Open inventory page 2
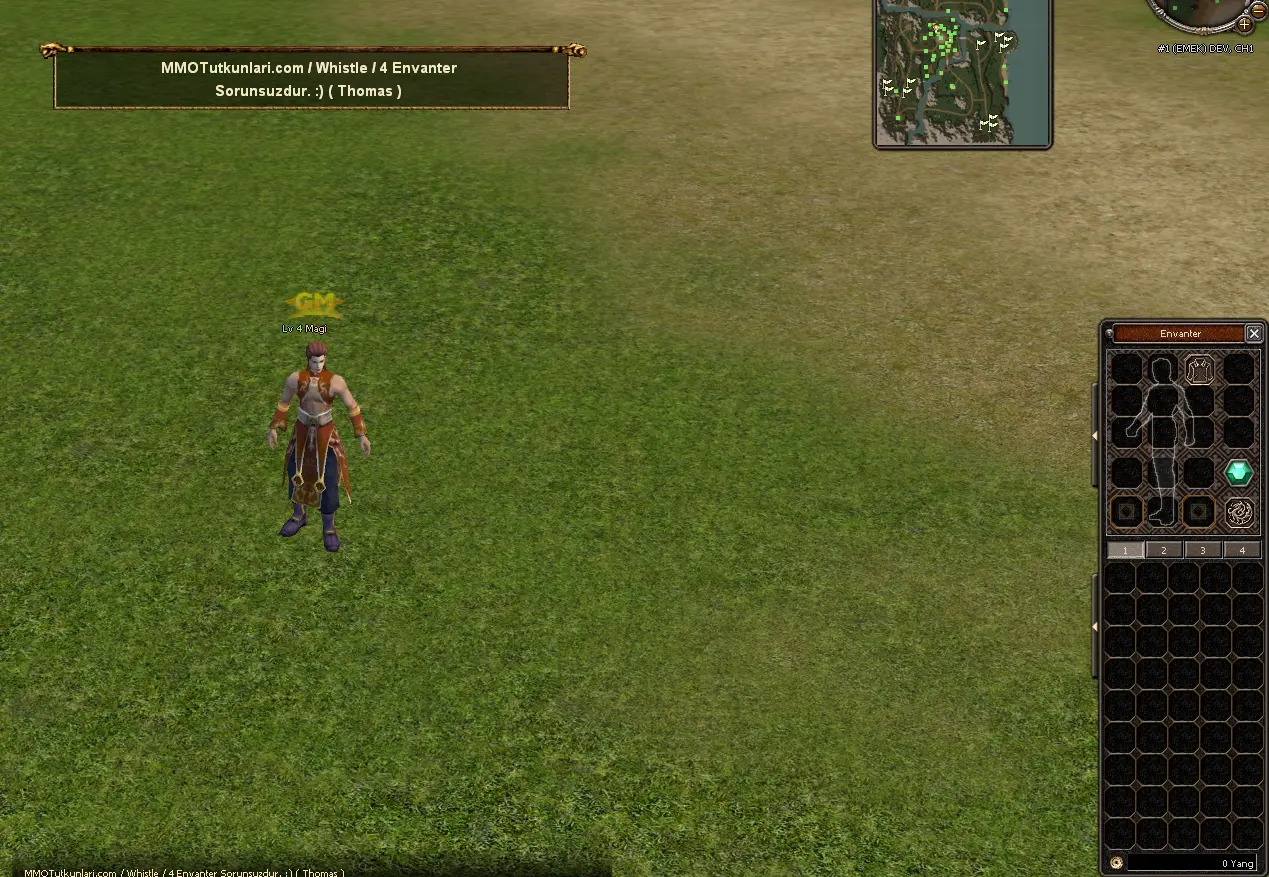The image size is (1269, 877). tap(1164, 550)
